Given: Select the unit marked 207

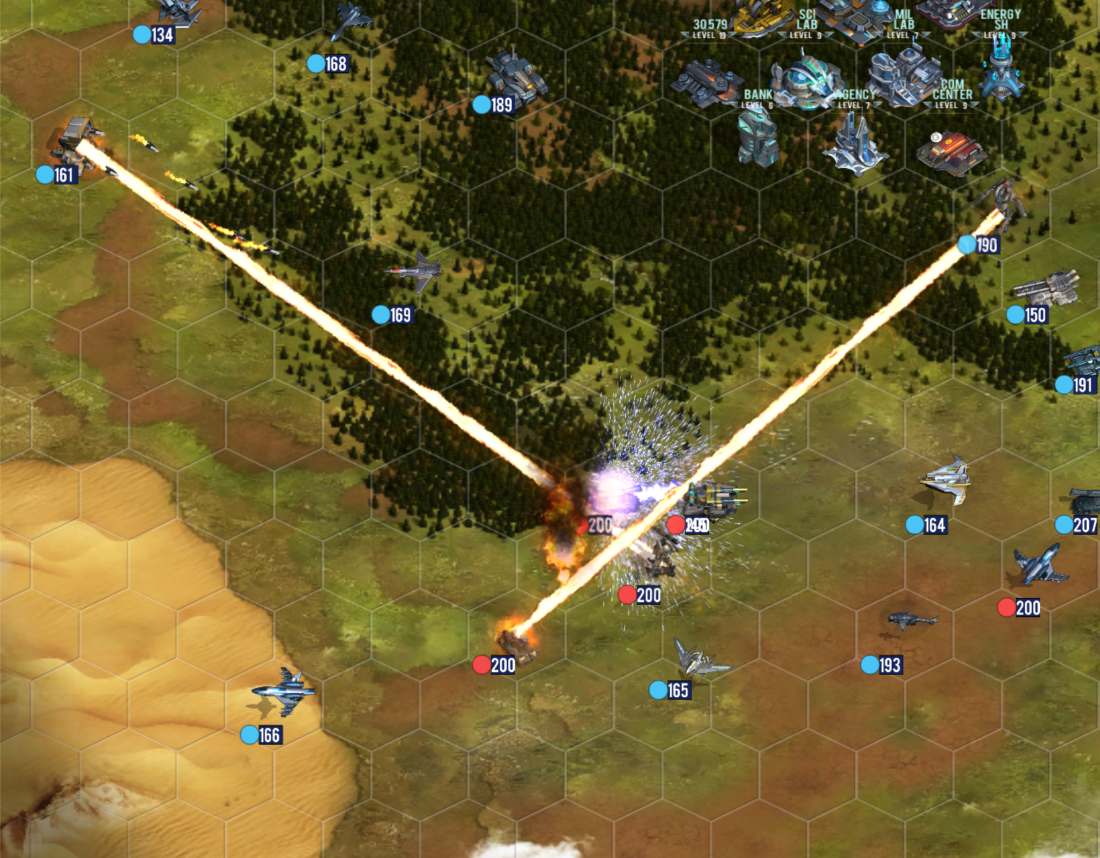Looking at the screenshot, I should point(1085,500).
